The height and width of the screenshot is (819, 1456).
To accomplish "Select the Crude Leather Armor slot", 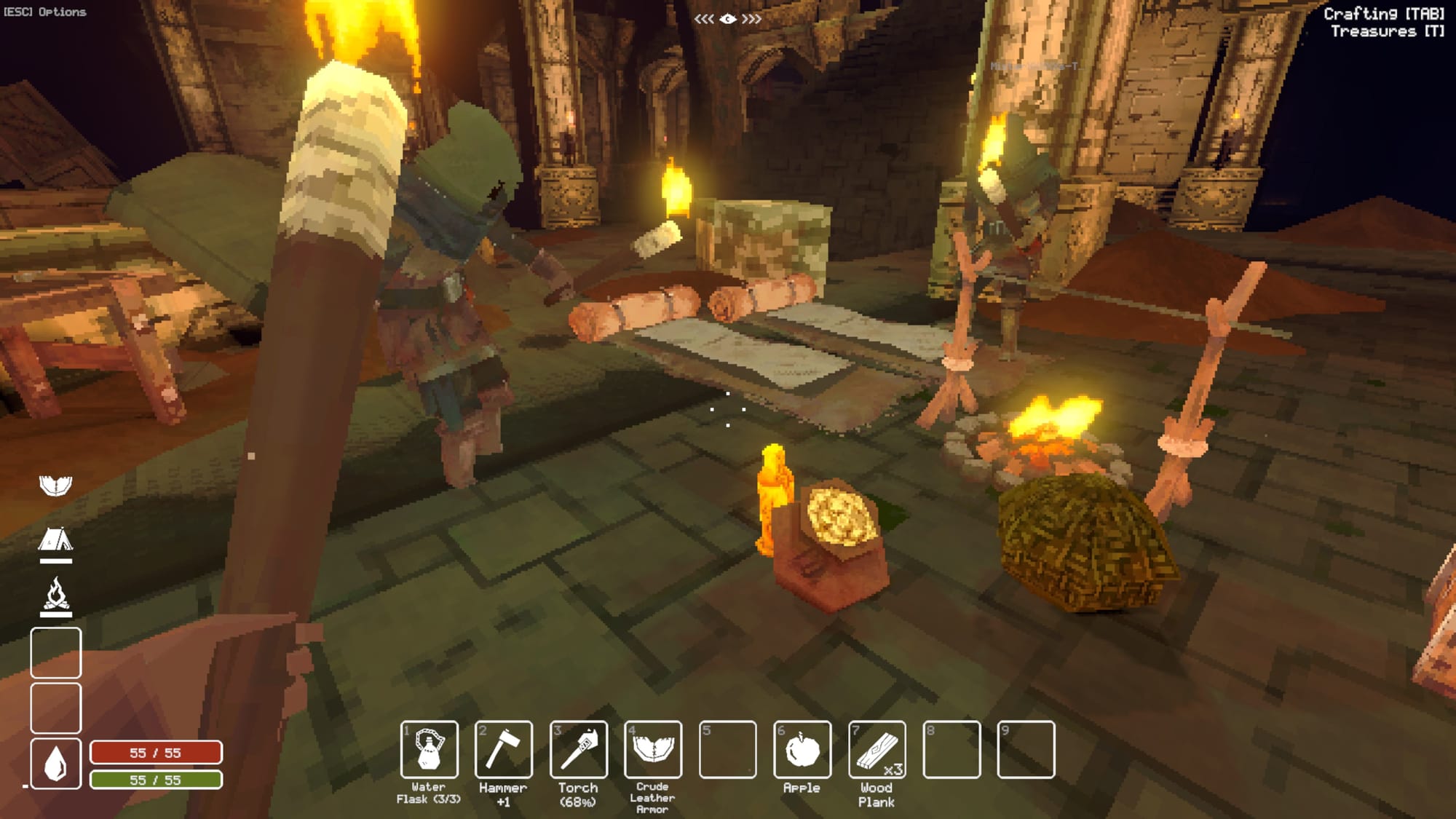I will coord(653,749).
